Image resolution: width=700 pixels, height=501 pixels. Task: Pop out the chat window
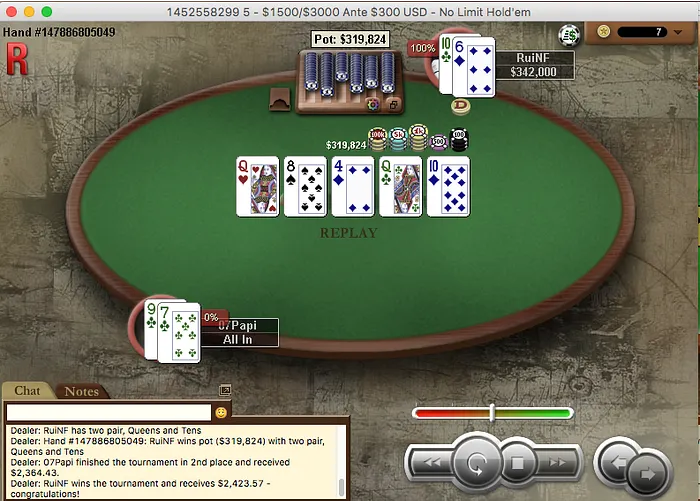pos(225,390)
